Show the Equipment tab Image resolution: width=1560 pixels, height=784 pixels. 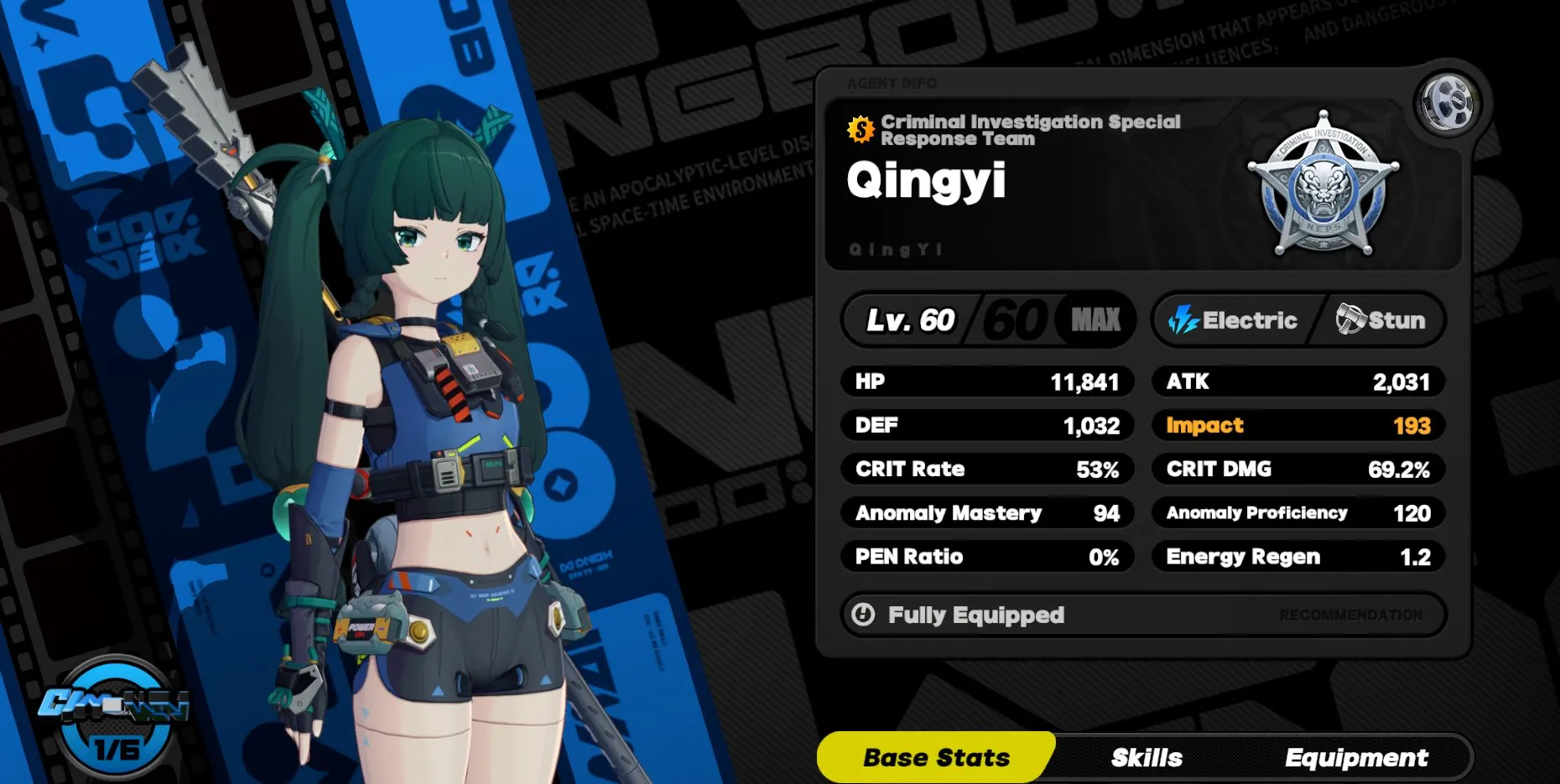tap(1355, 758)
